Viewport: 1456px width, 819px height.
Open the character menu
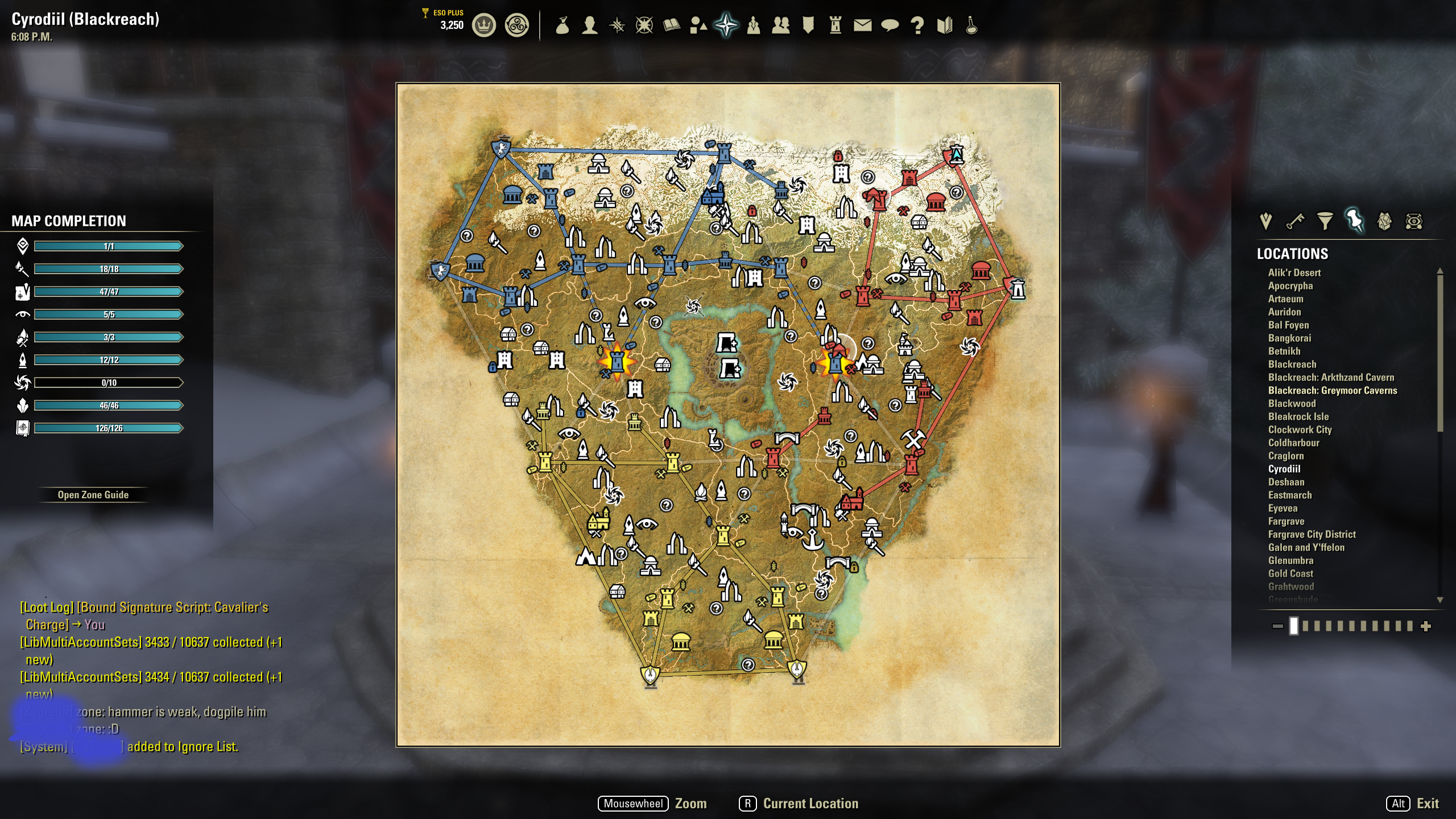[590, 24]
